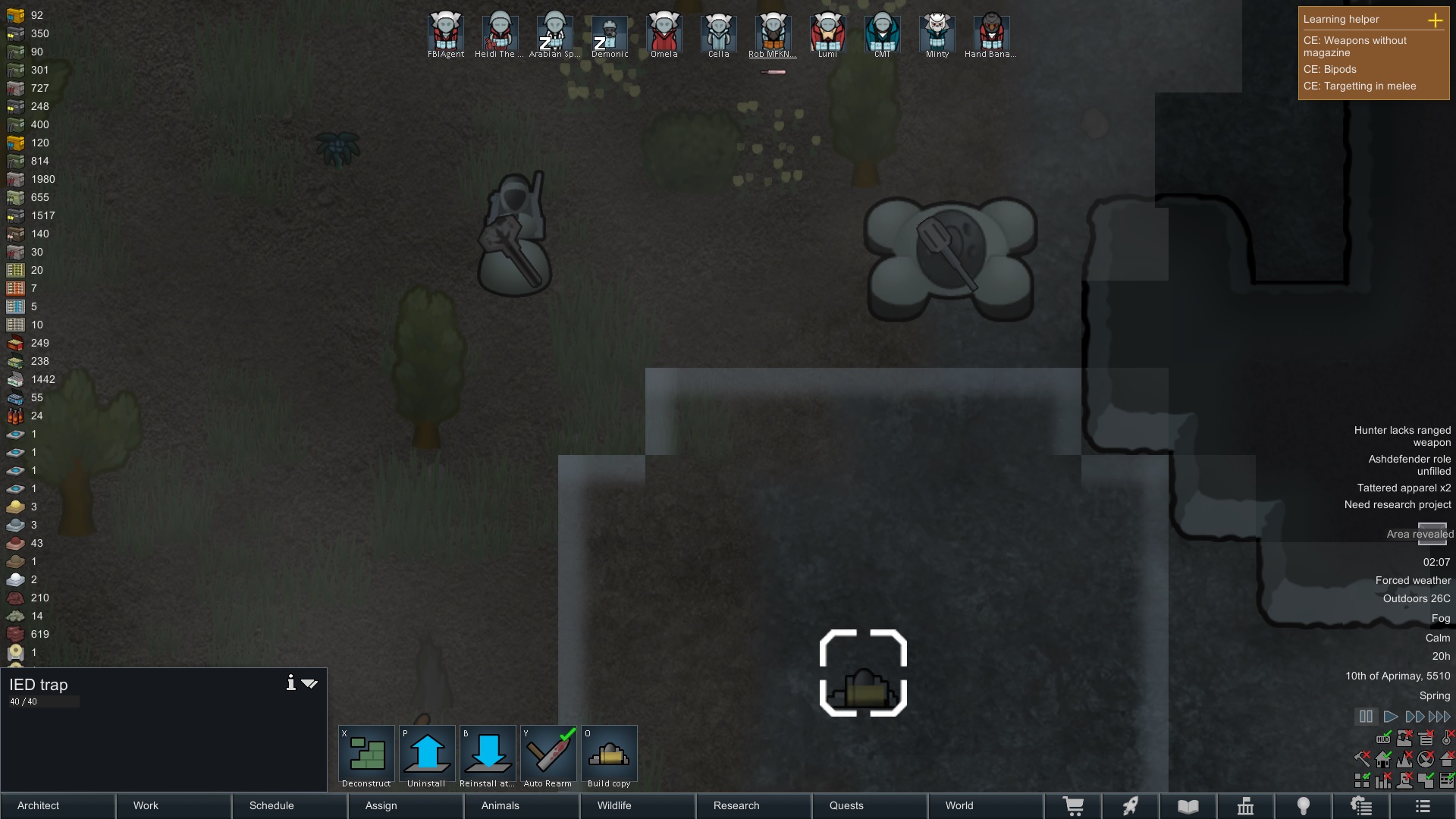Image resolution: width=1456 pixels, height=819 pixels.
Task: Click the Reinstall at gizmo
Action: (x=488, y=754)
